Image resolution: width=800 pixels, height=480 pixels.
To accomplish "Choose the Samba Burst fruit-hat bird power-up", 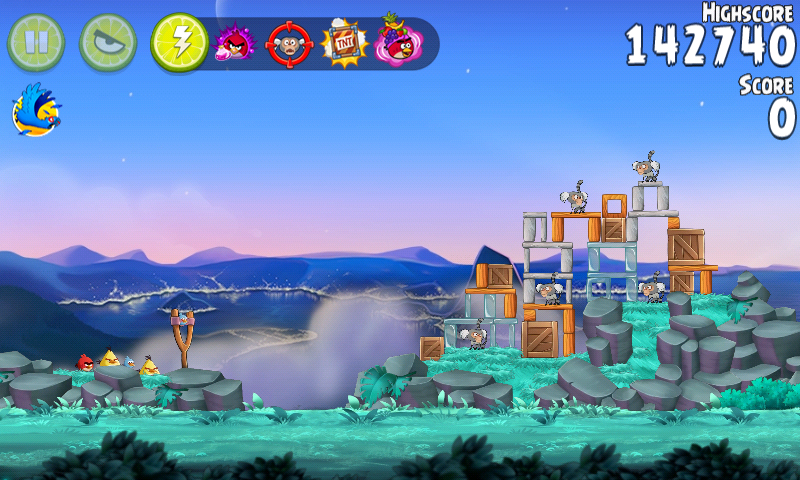I will point(397,42).
